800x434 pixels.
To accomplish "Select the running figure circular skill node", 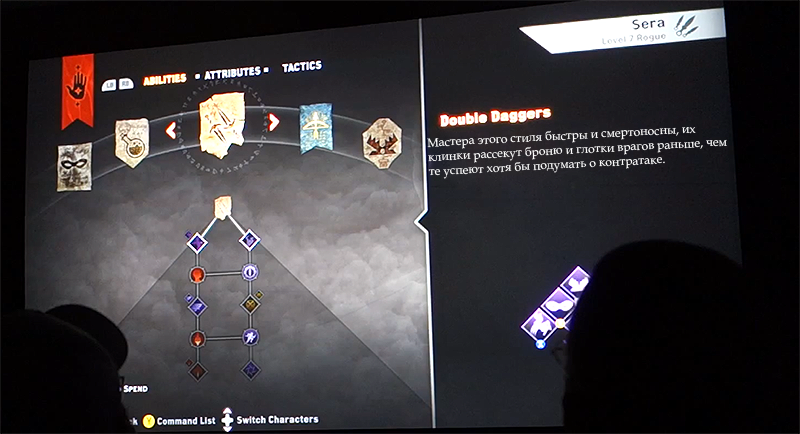I will pos(250,338).
